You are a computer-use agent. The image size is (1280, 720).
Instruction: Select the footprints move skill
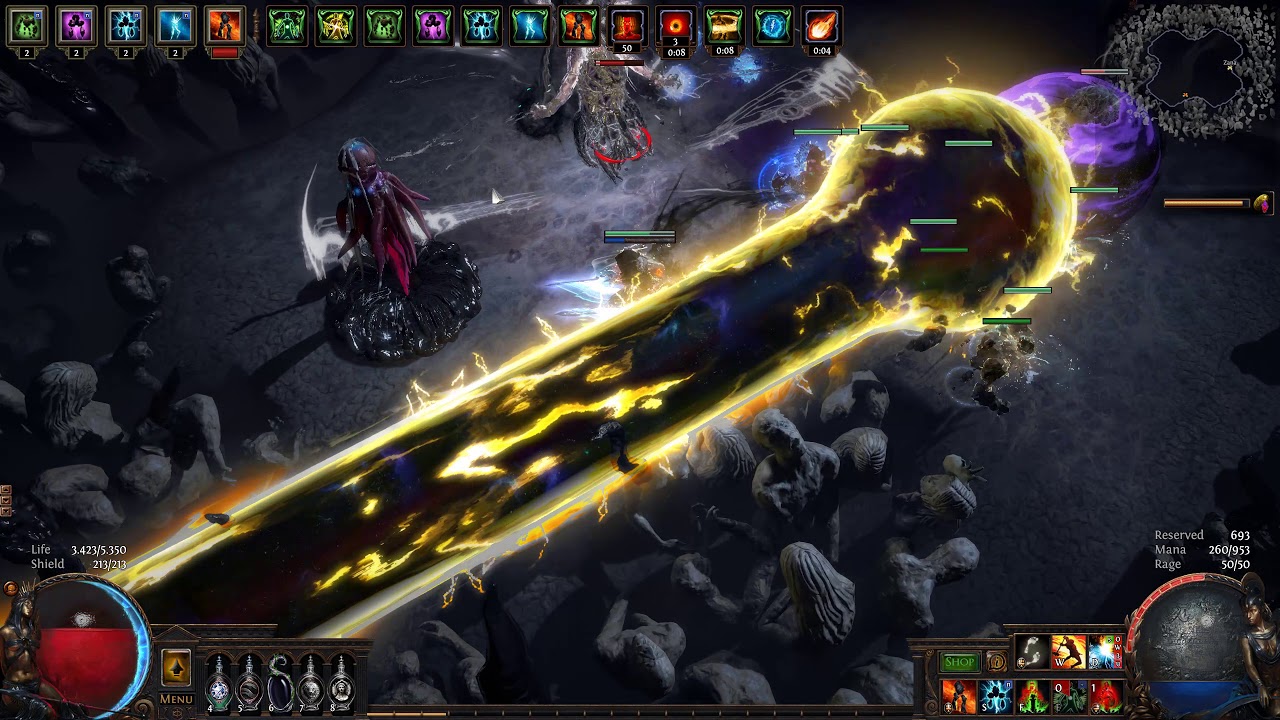(x=1032, y=652)
